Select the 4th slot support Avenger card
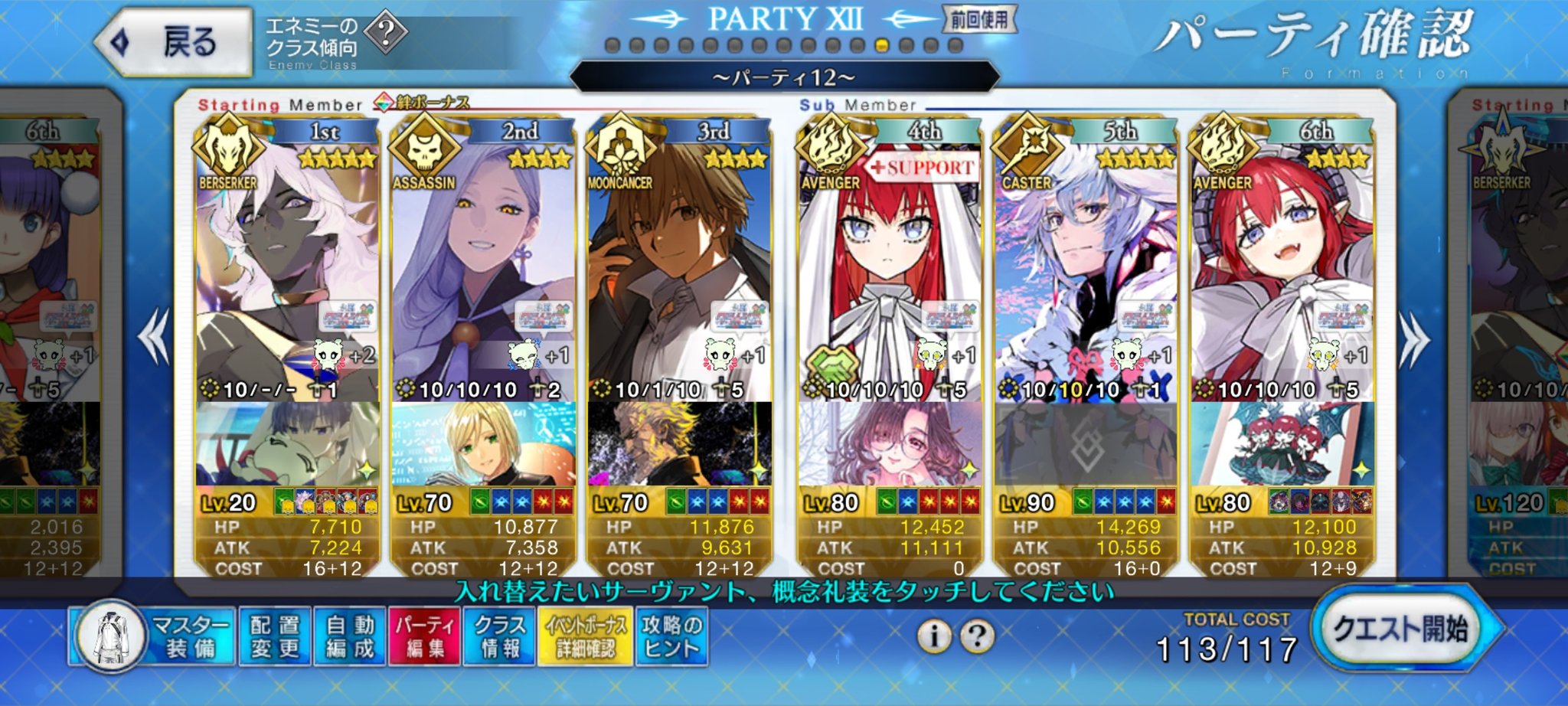 [x=889, y=268]
